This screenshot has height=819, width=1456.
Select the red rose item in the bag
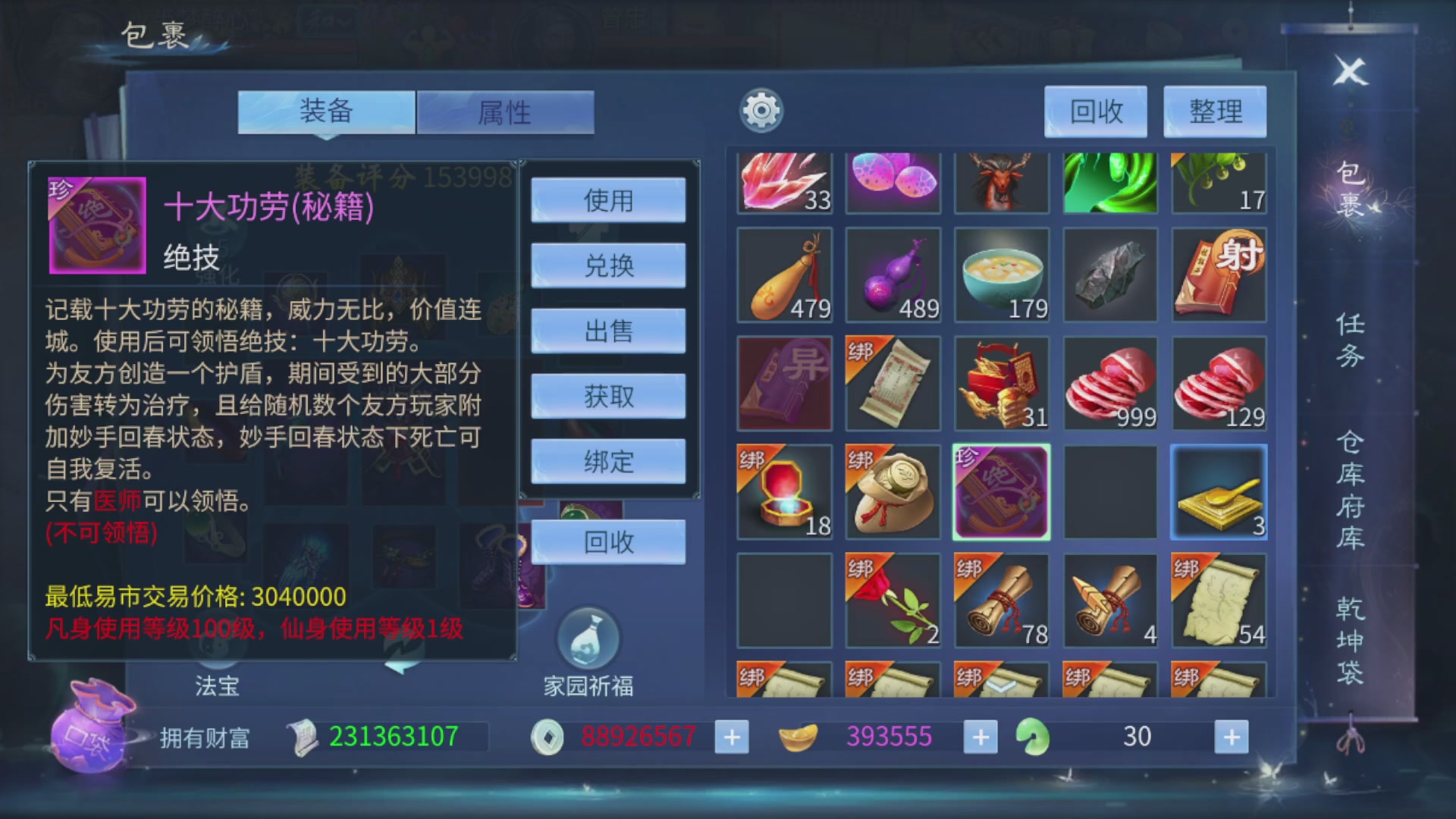tap(893, 601)
